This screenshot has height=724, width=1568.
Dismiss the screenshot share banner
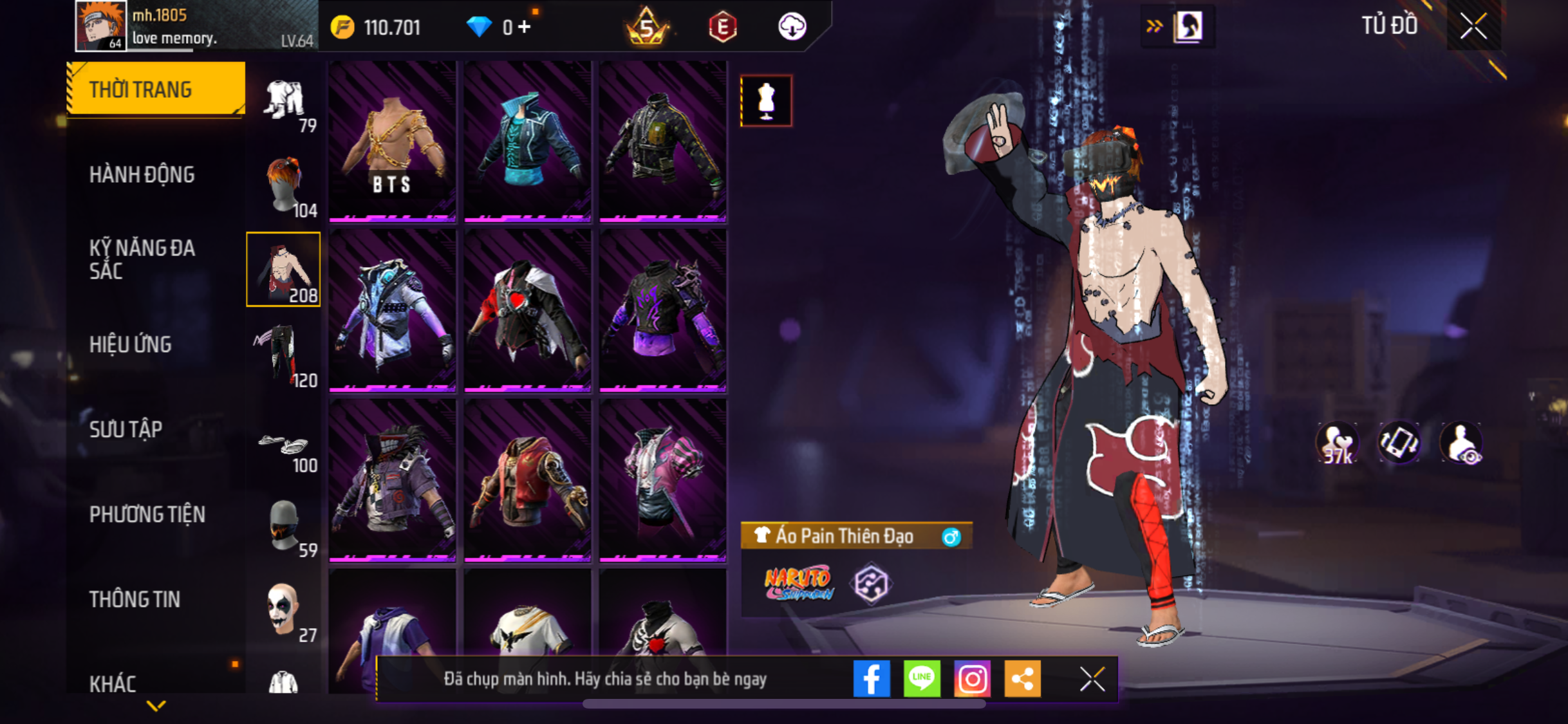point(1092,679)
